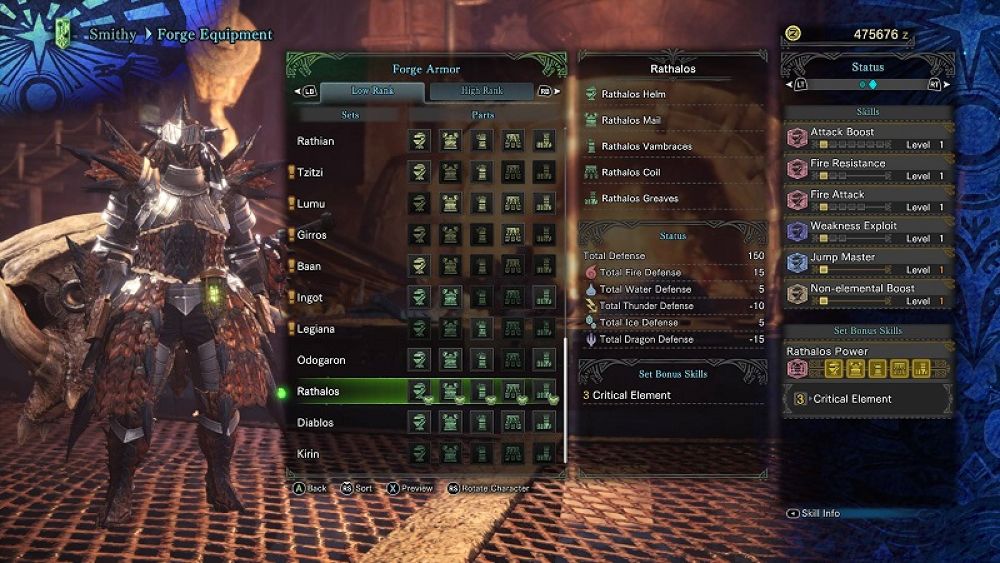
Task: Select the Rathalos Vambraces entry
Action: [x=646, y=146]
